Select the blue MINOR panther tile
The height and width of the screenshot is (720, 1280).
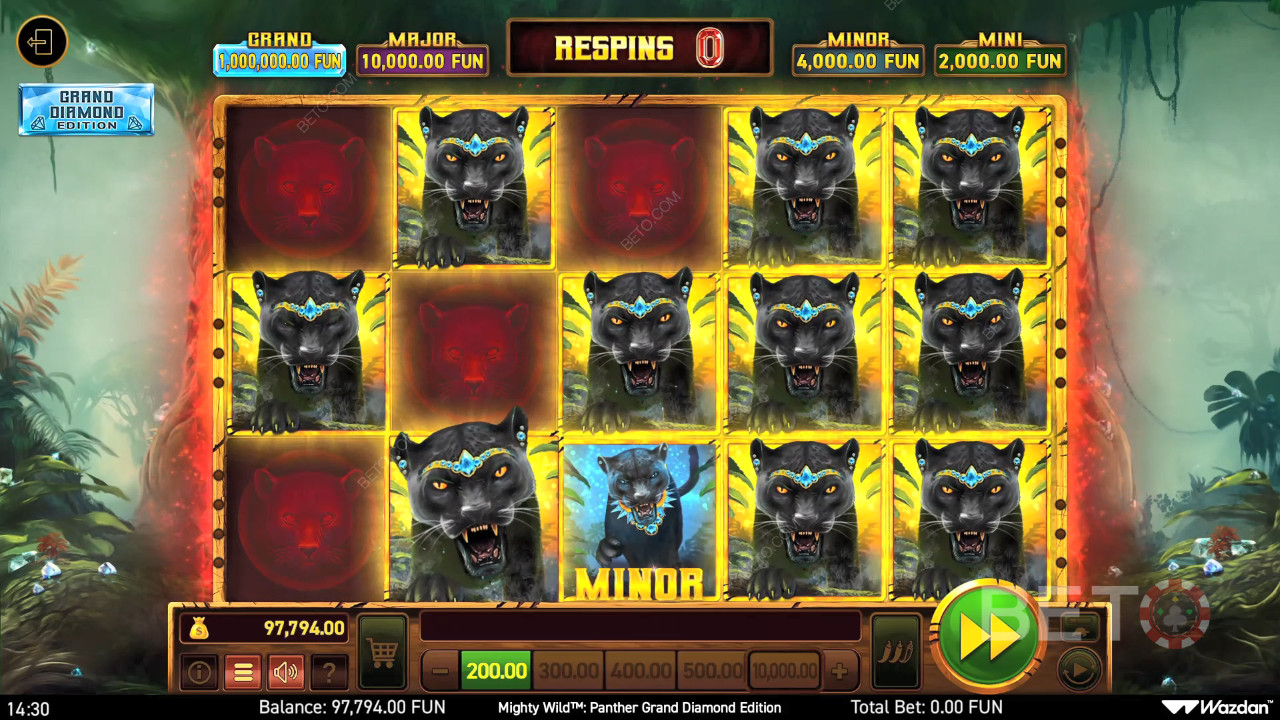[x=640, y=522]
